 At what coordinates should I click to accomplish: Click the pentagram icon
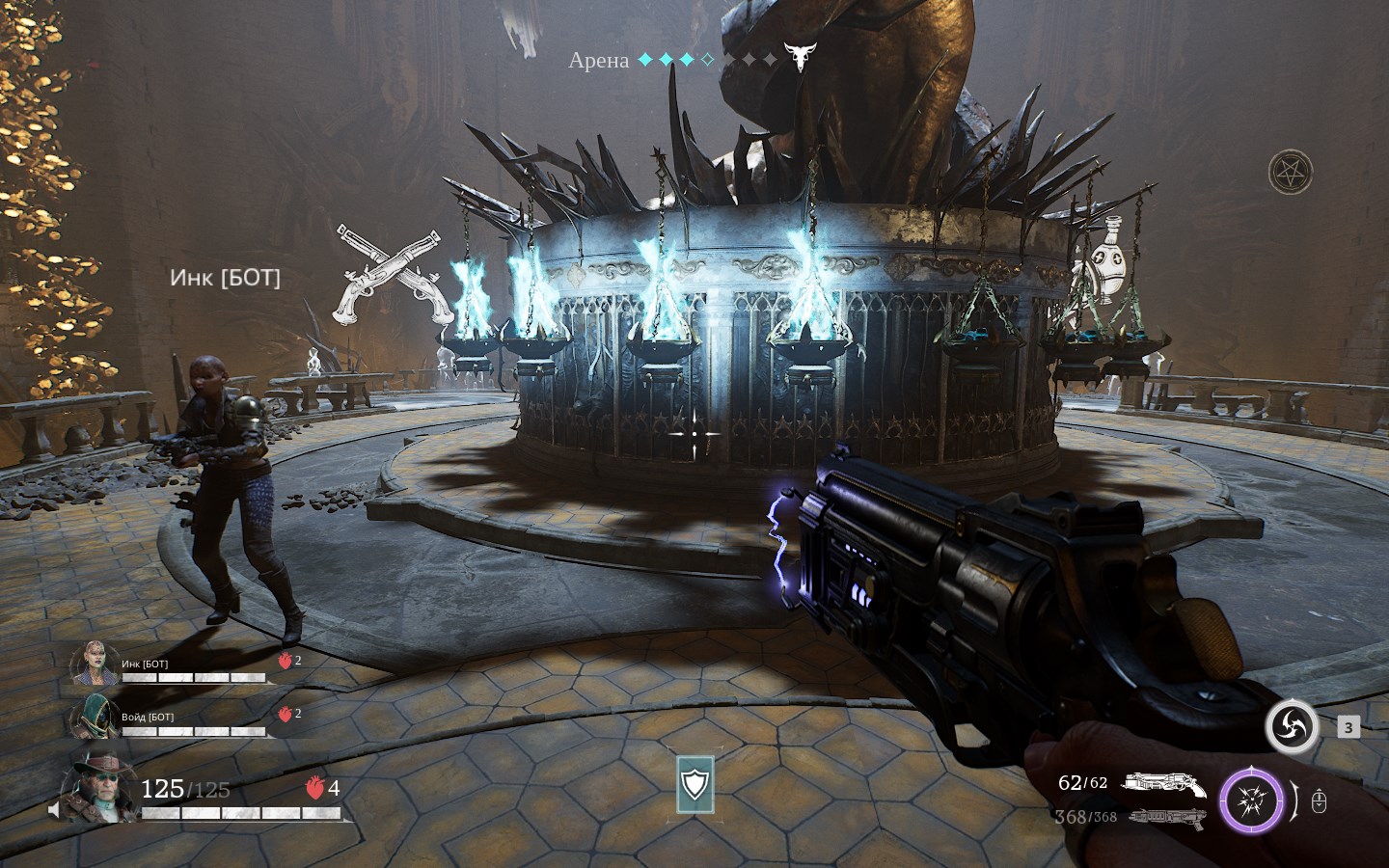tap(1290, 173)
